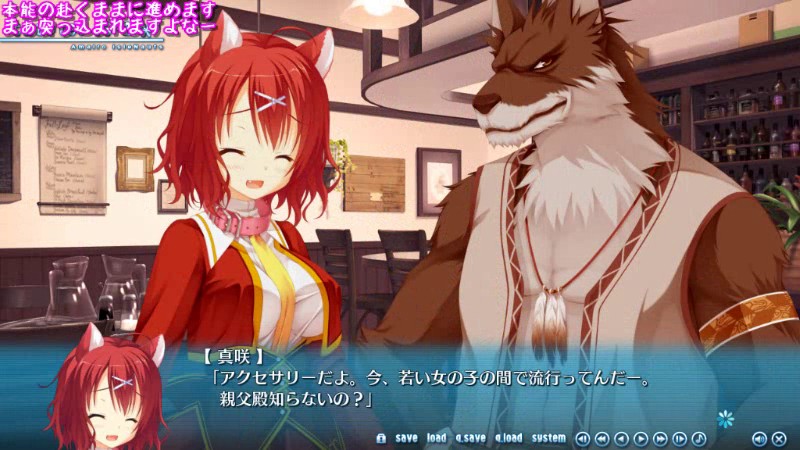Toggle the padlock icon
800x450 pixels.
[x=380, y=438]
